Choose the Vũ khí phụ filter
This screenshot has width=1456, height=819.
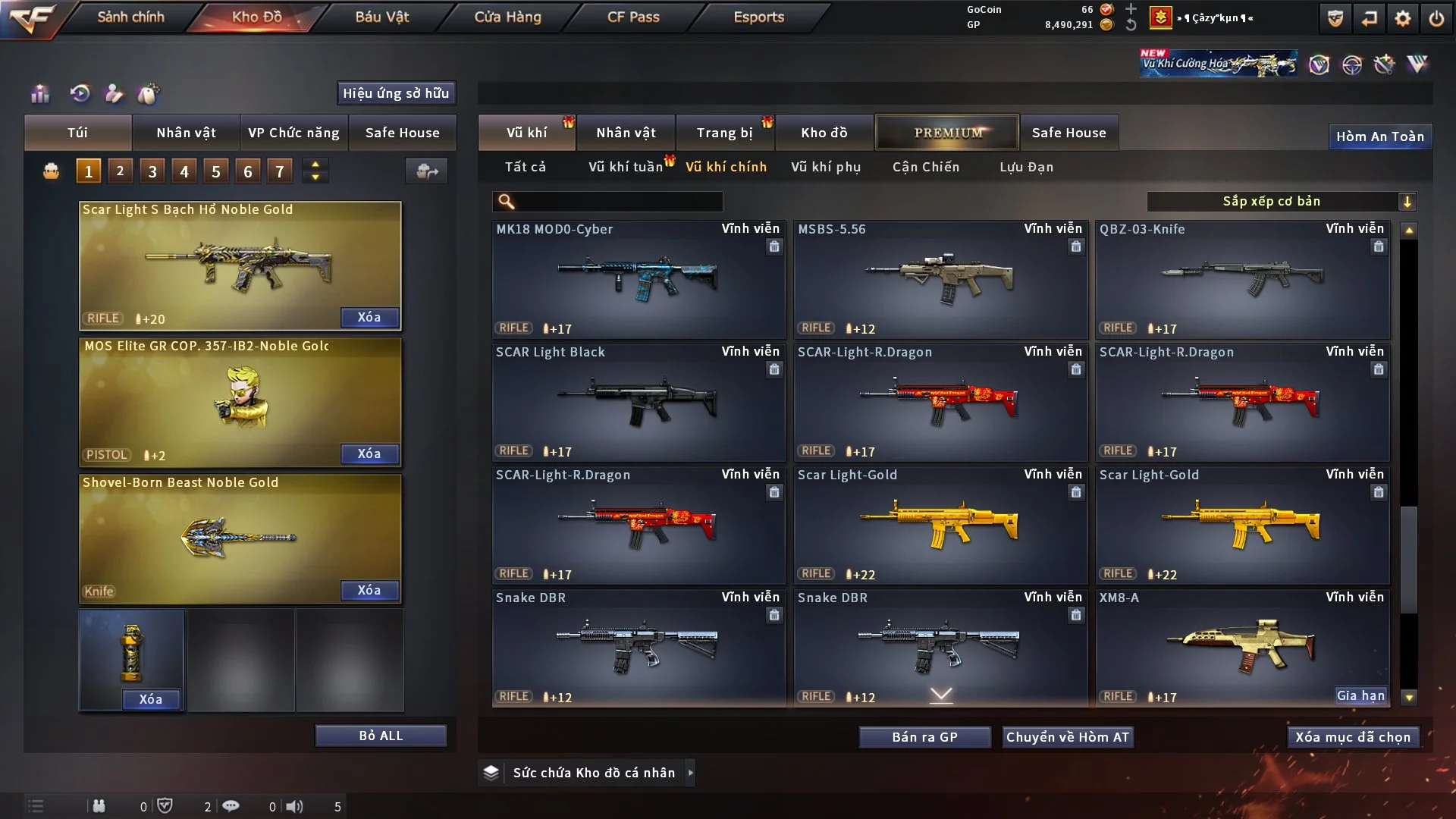(825, 167)
